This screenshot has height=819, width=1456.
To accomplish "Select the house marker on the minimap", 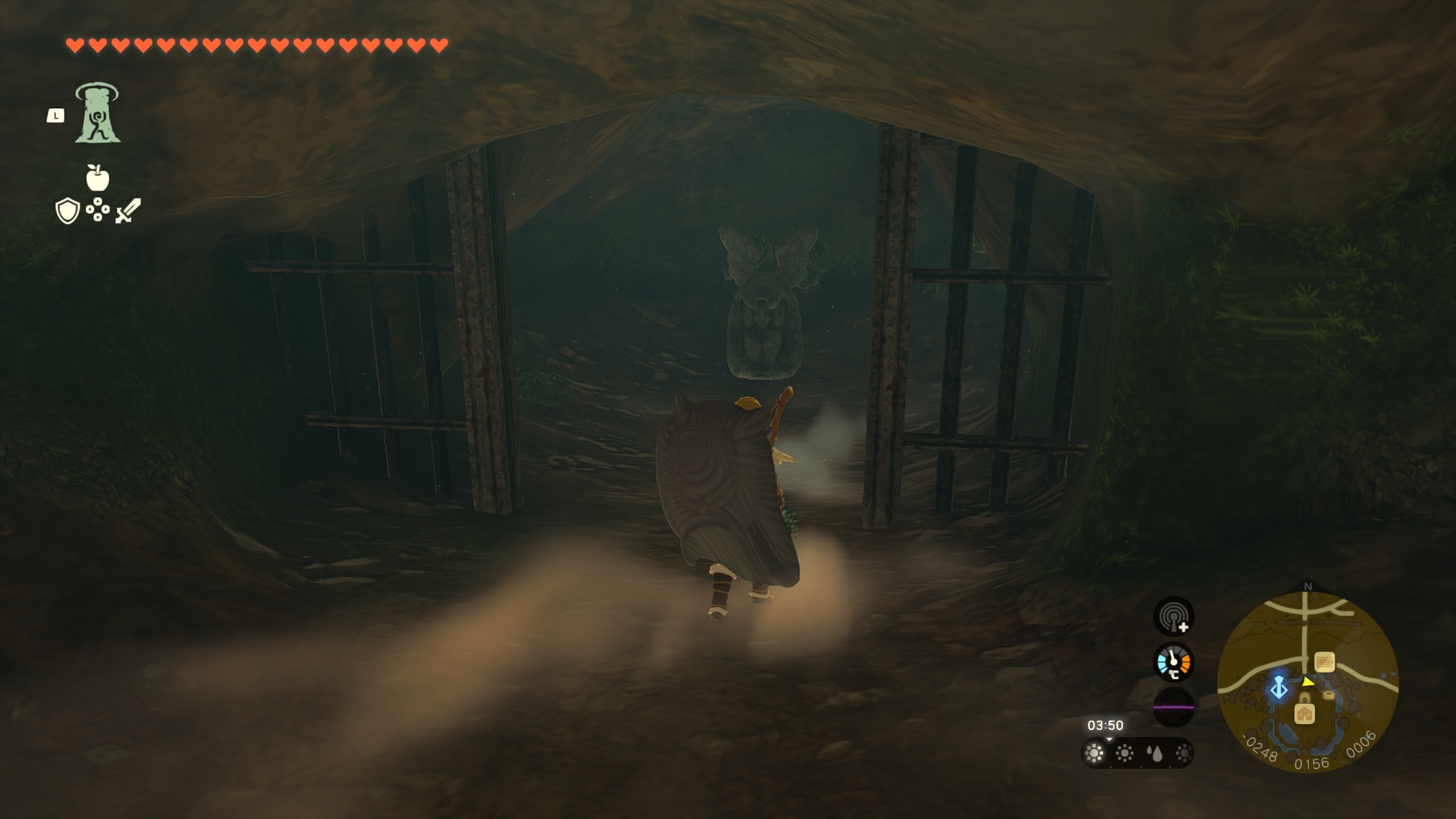I will pyautogui.click(x=1304, y=713).
